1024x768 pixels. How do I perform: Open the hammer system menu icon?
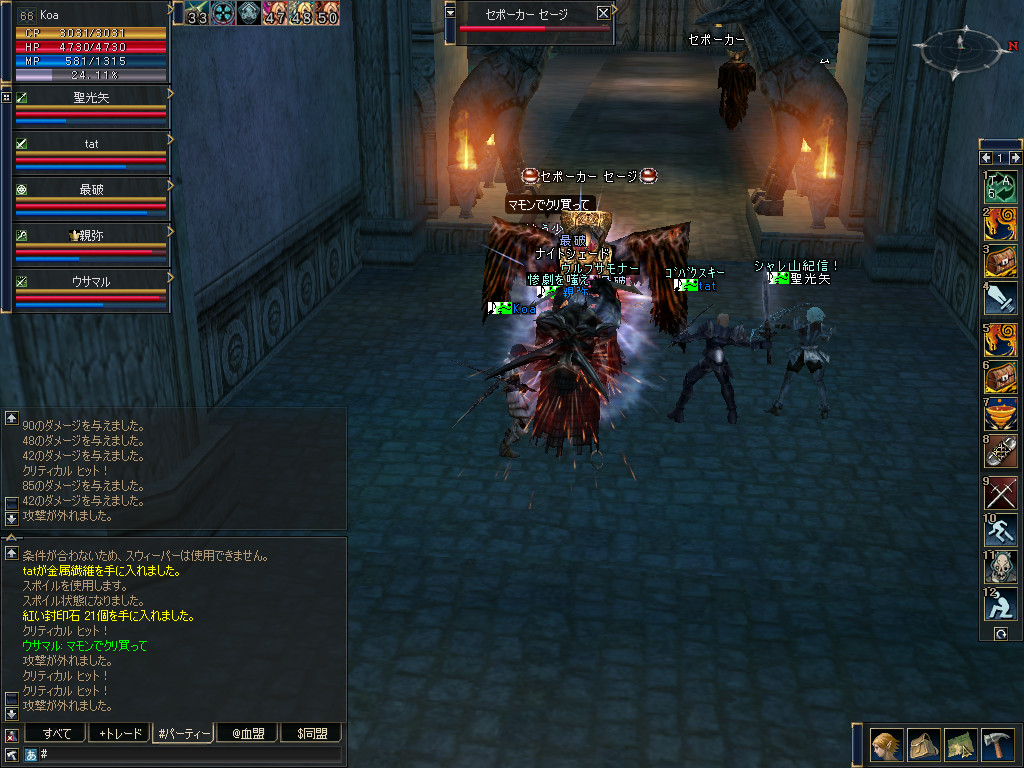click(997, 745)
